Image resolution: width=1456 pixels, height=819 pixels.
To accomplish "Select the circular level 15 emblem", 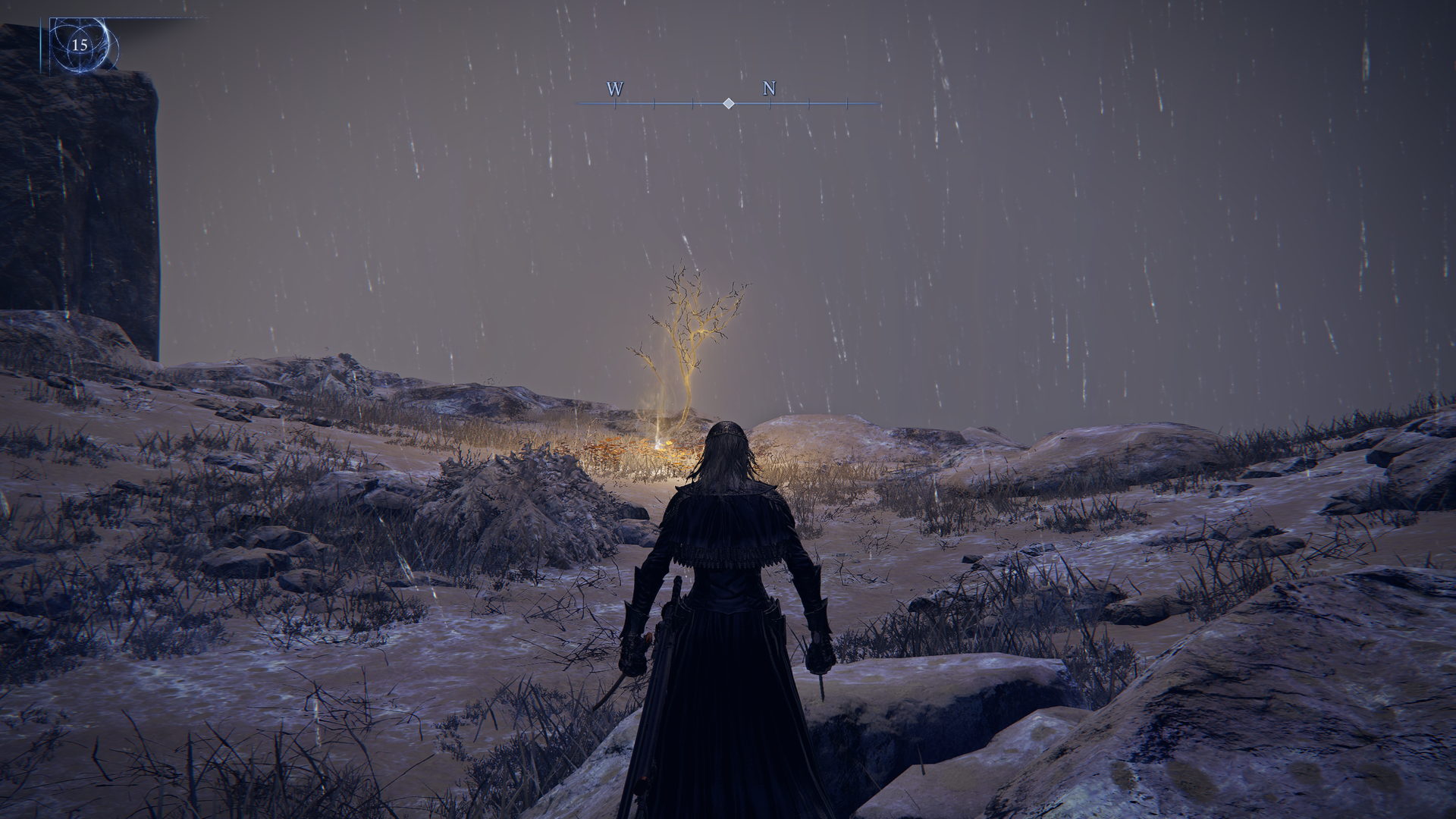I will click(80, 45).
